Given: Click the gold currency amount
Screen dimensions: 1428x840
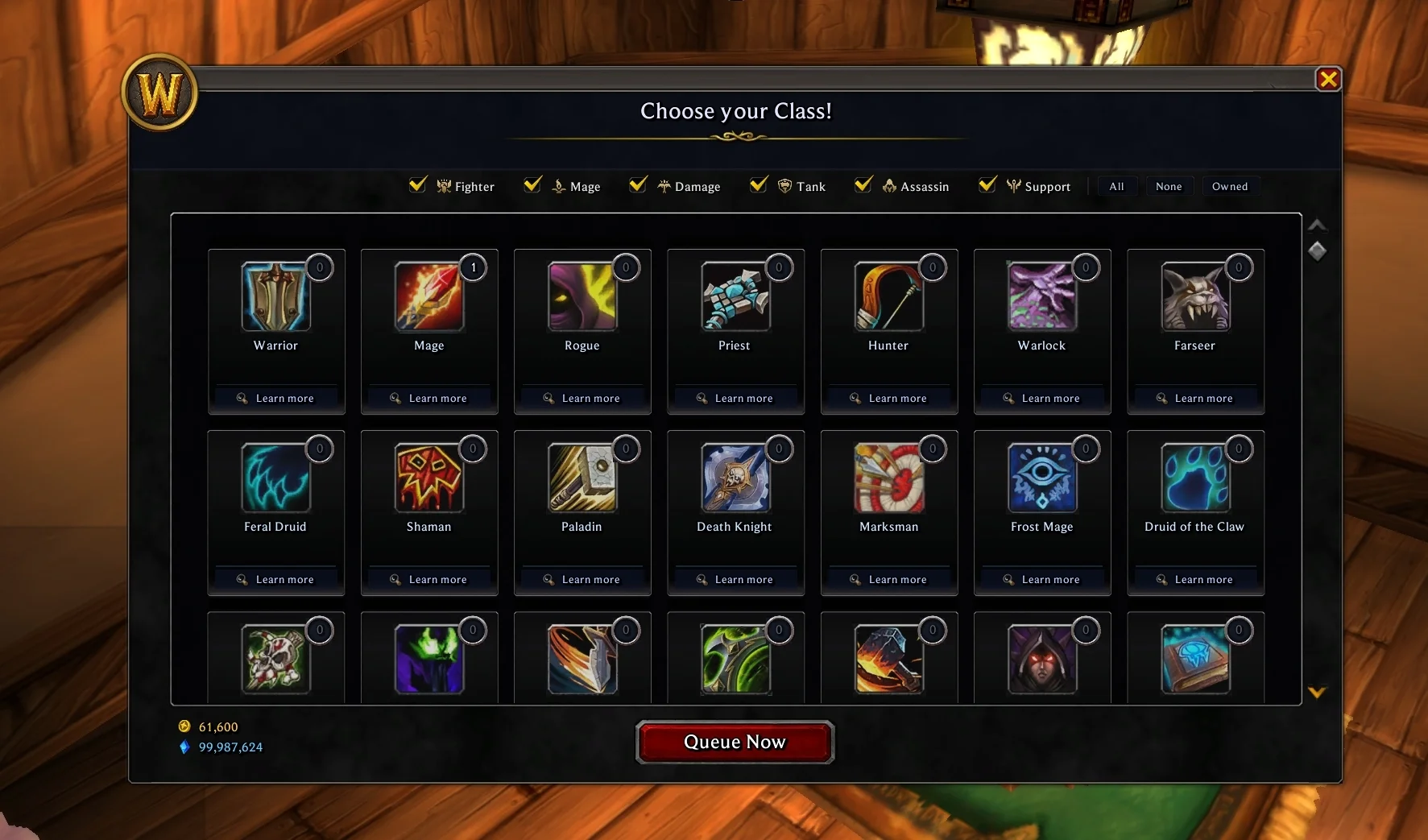Looking at the screenshot, I should click(217, 726).
